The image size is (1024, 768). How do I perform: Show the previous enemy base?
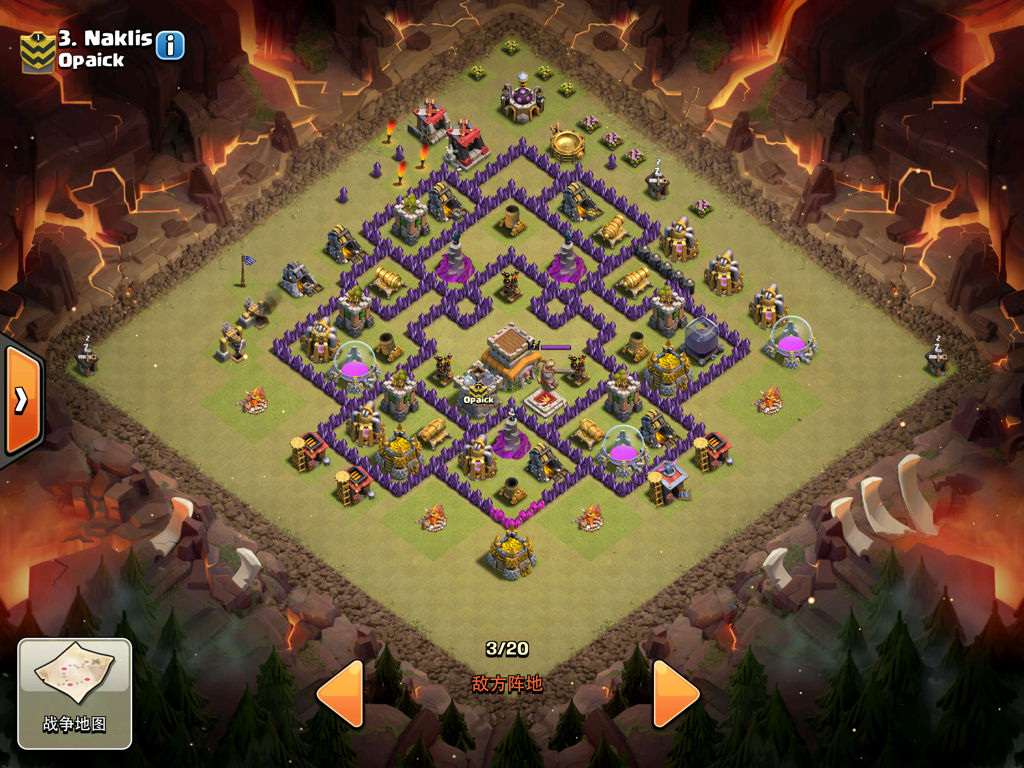click(340, 693)
